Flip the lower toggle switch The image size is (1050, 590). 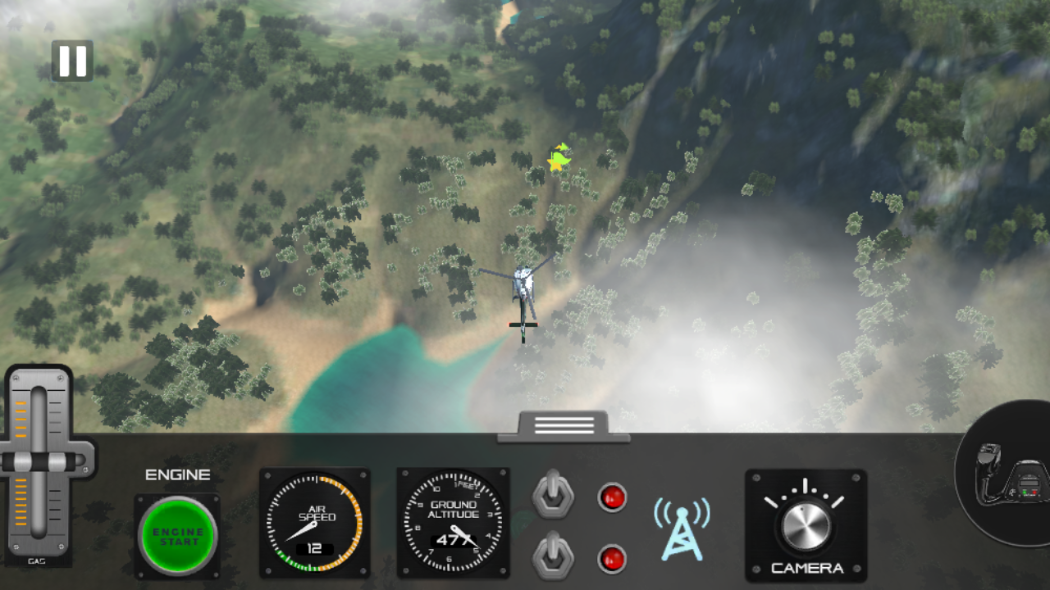(x=553, y=555)
